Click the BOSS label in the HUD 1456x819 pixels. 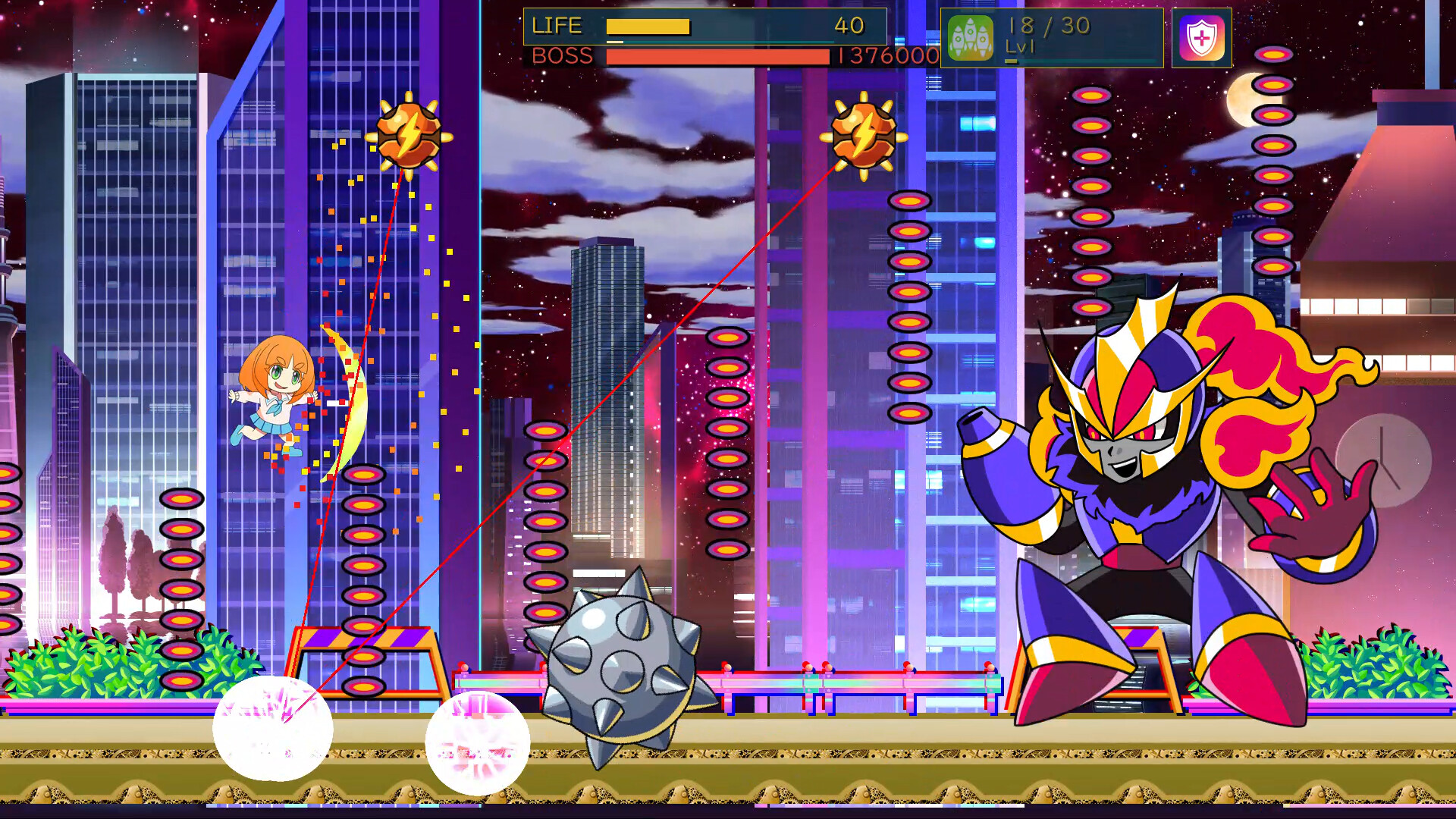coord(562,56)
